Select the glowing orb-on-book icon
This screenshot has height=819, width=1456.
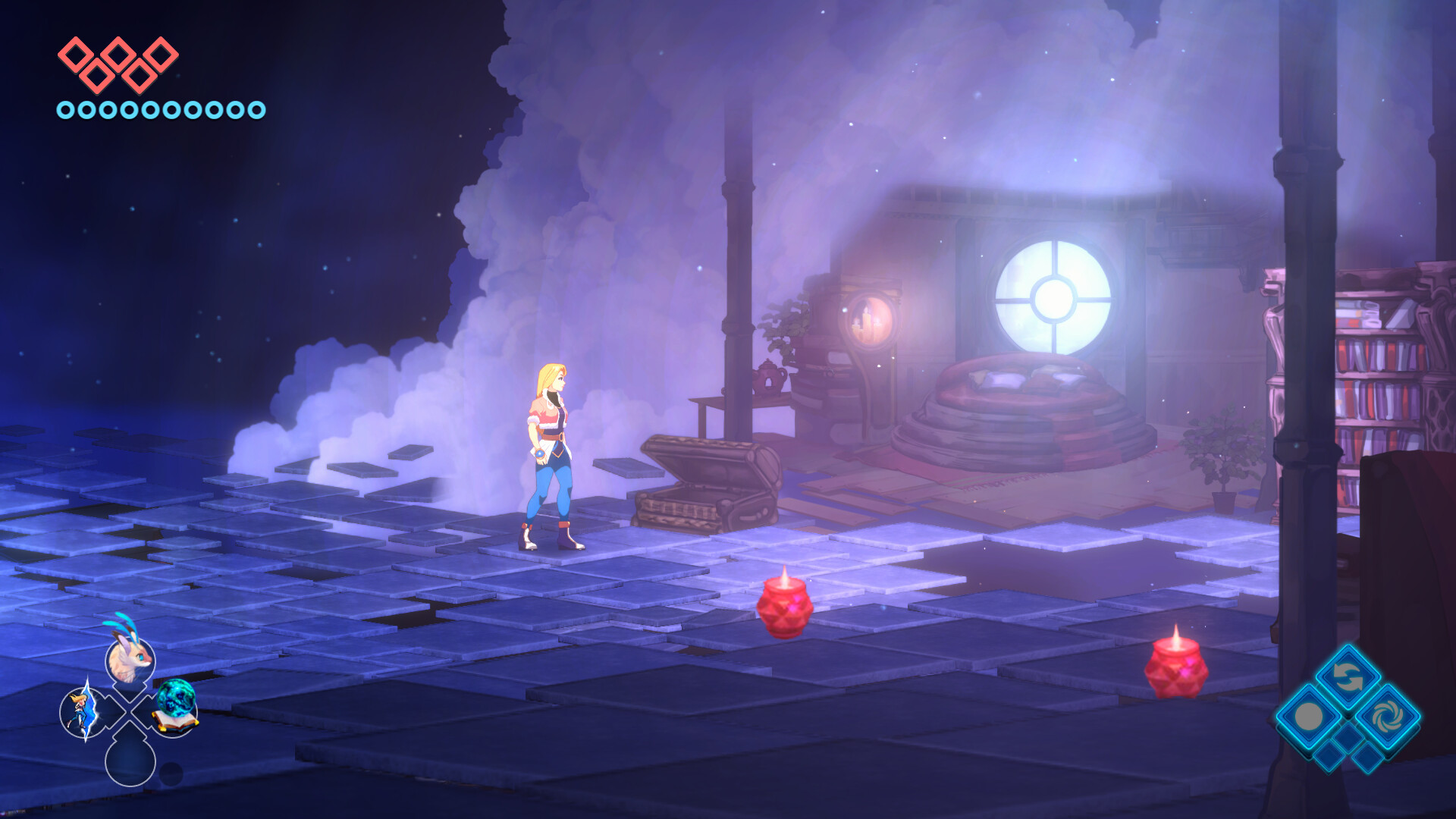pos(175,709)
